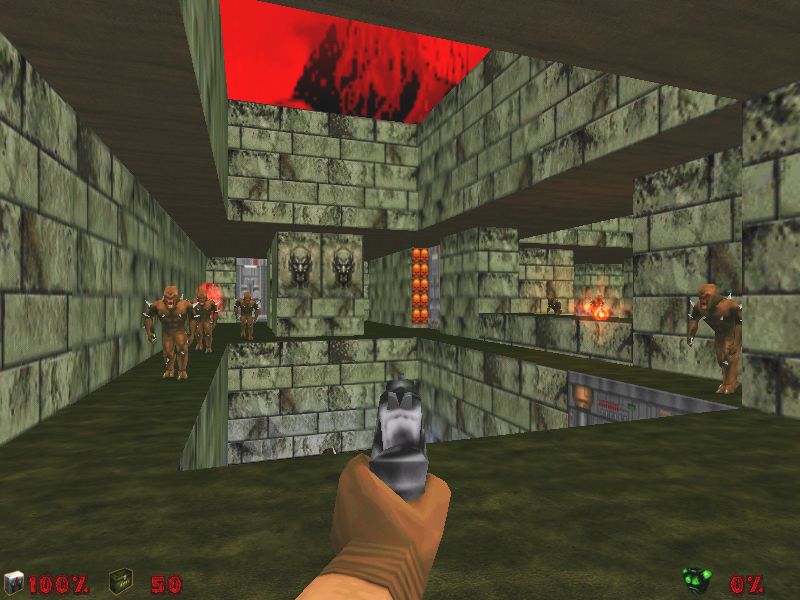Click the green armor icon
The image size is (800, 600).
coord(696,580)
